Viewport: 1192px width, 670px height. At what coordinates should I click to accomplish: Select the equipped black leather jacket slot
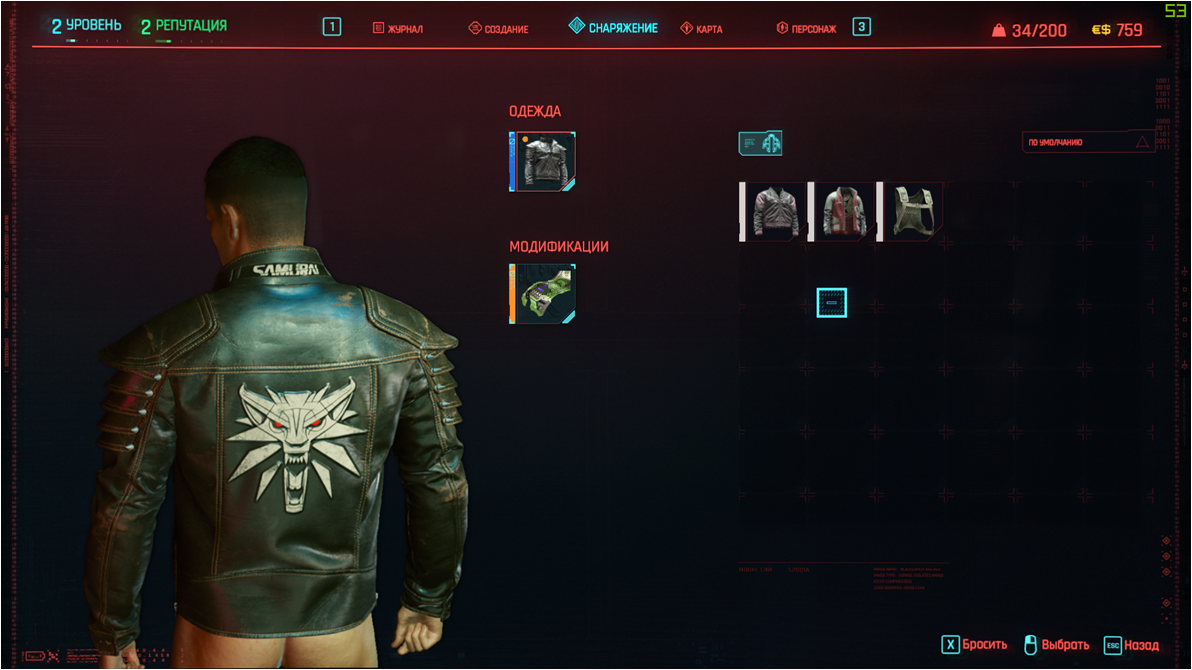543,161
